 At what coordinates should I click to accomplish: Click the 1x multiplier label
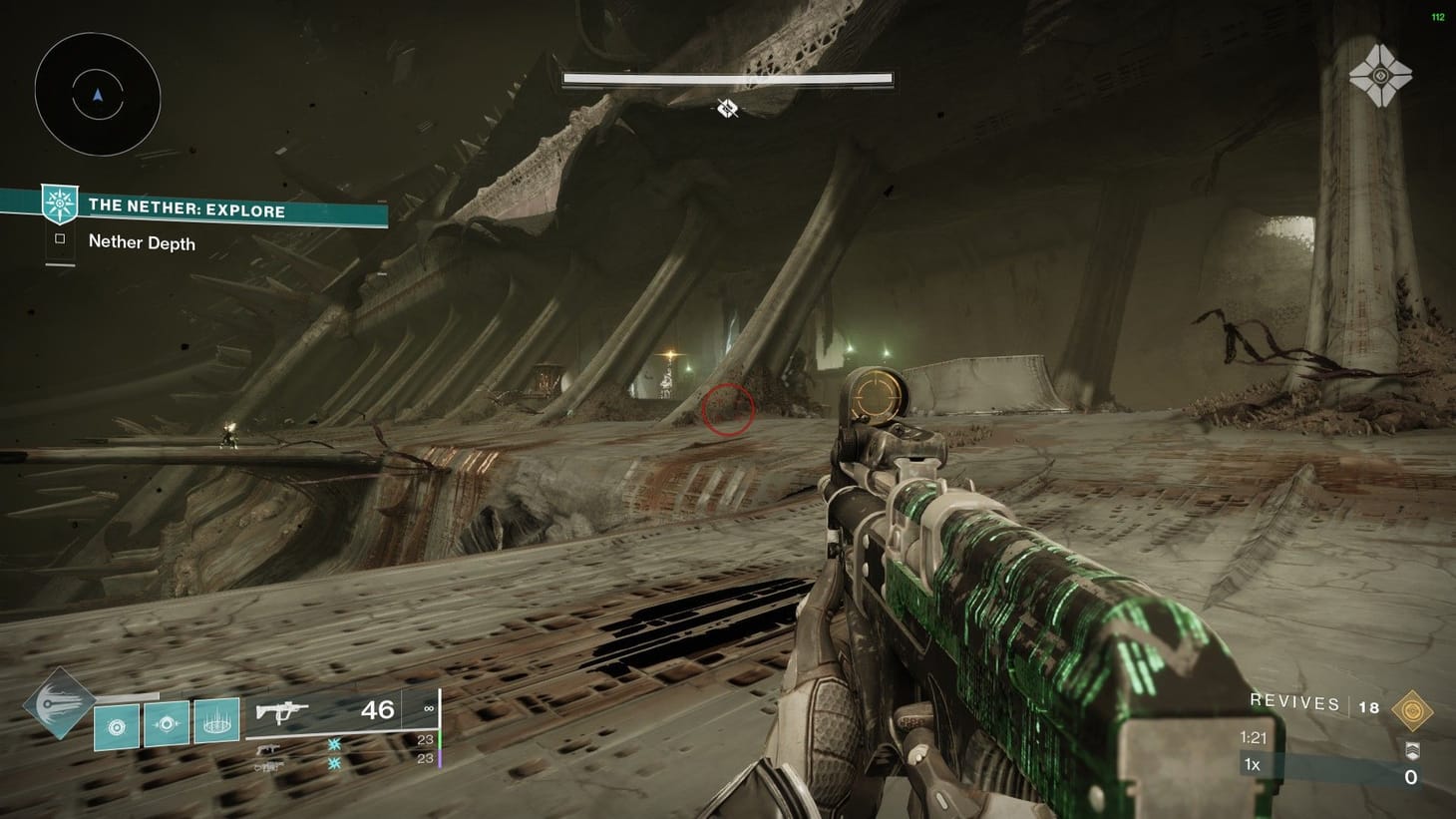[1251, 764]
